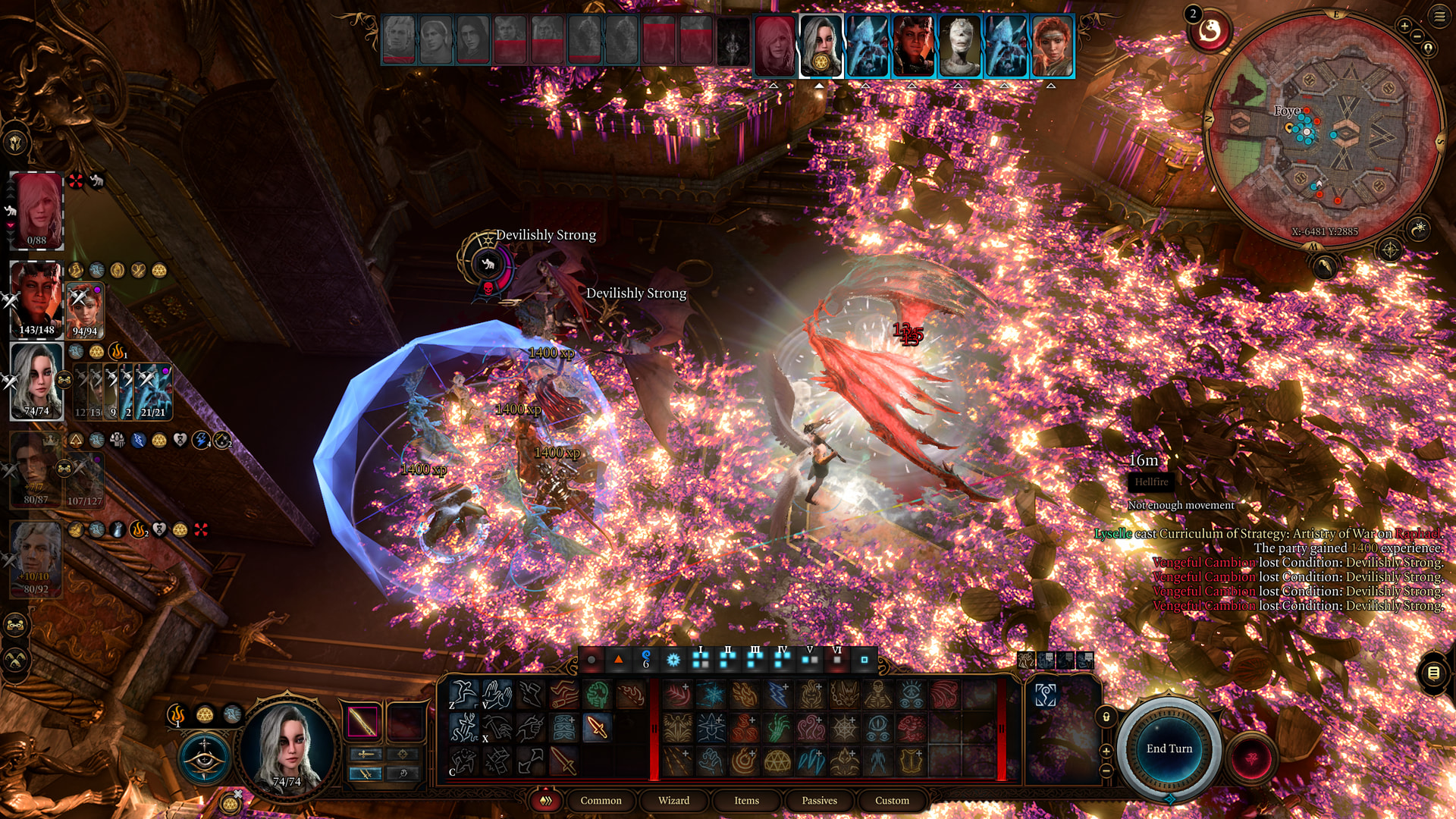Open the main menu hamburger button
This screenshot has height=819, width=1456.
(1439, 17)
